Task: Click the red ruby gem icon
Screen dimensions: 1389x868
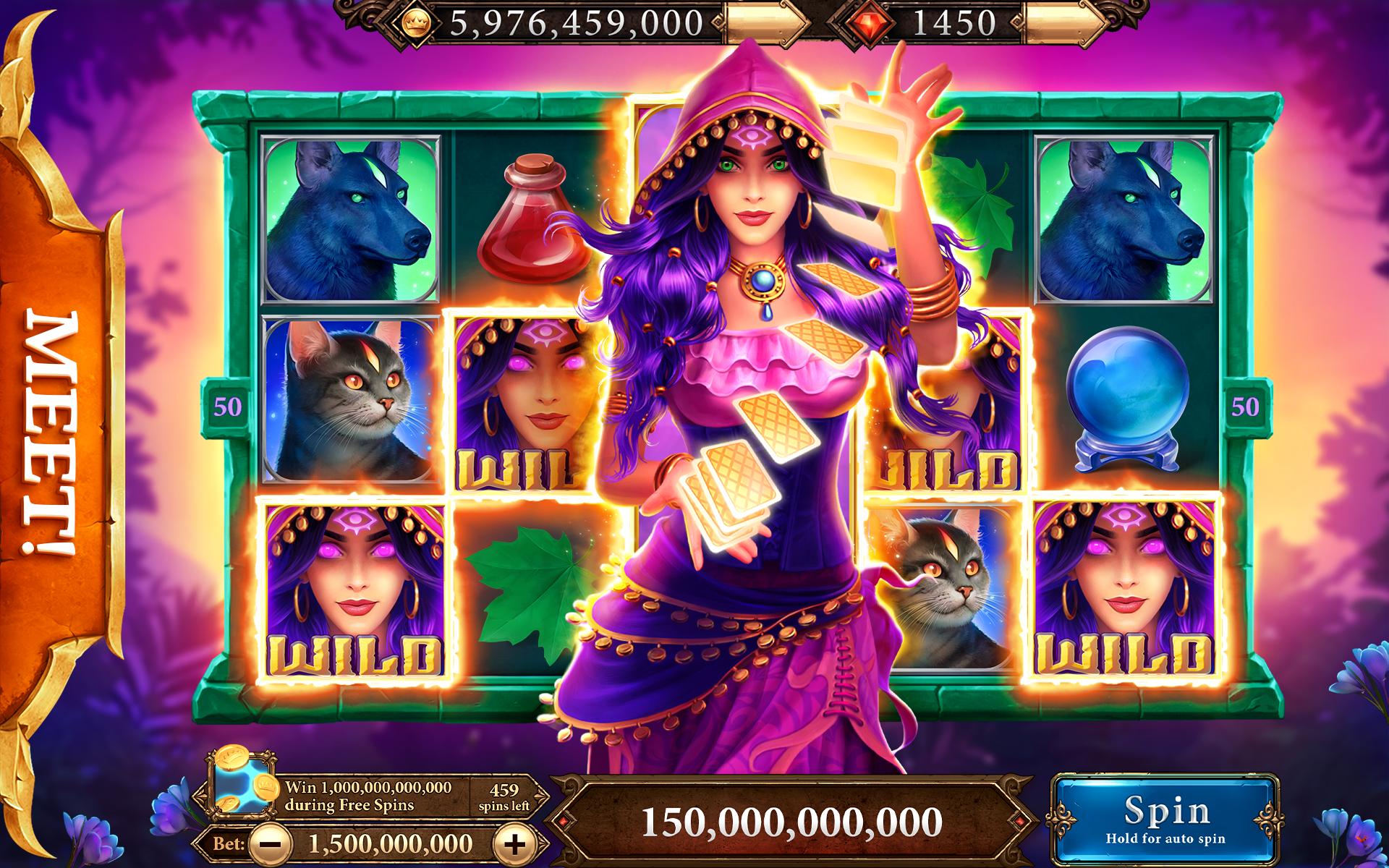Action: tap(871, 22)
